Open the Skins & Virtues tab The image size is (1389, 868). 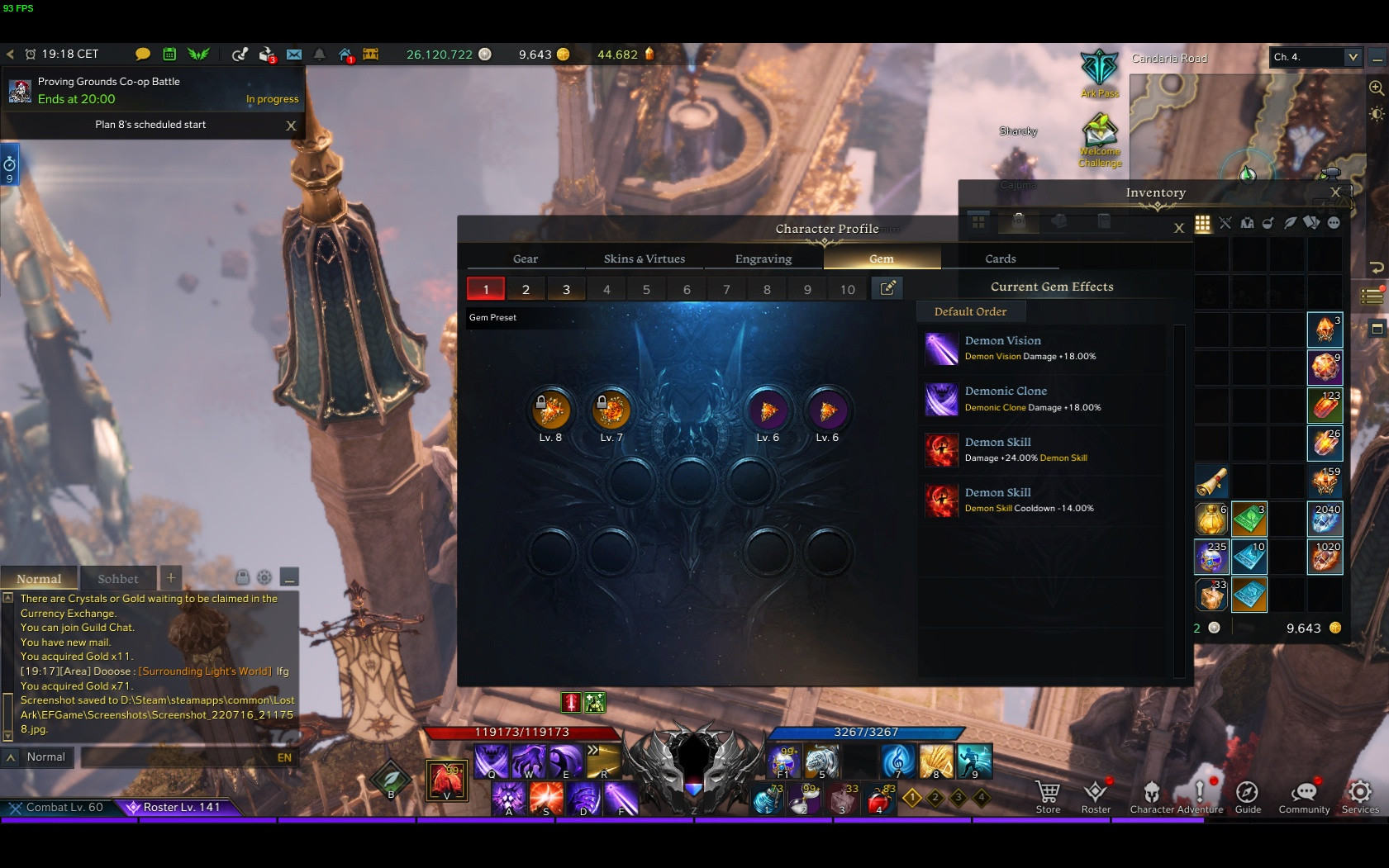644,259
